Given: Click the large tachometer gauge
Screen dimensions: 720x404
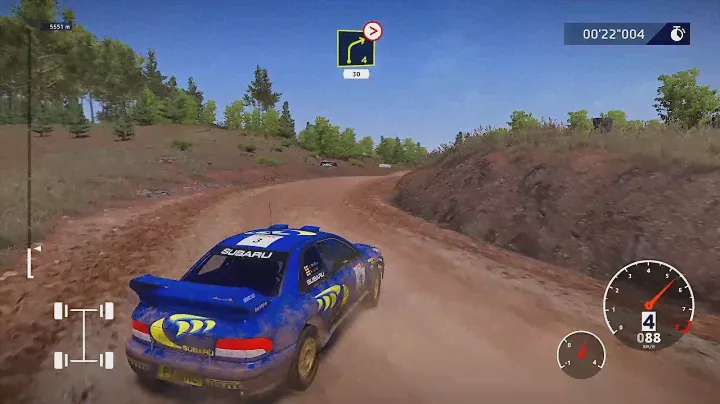Looking at the screenshot, I should pyautogui.click(x=649, y=305).
